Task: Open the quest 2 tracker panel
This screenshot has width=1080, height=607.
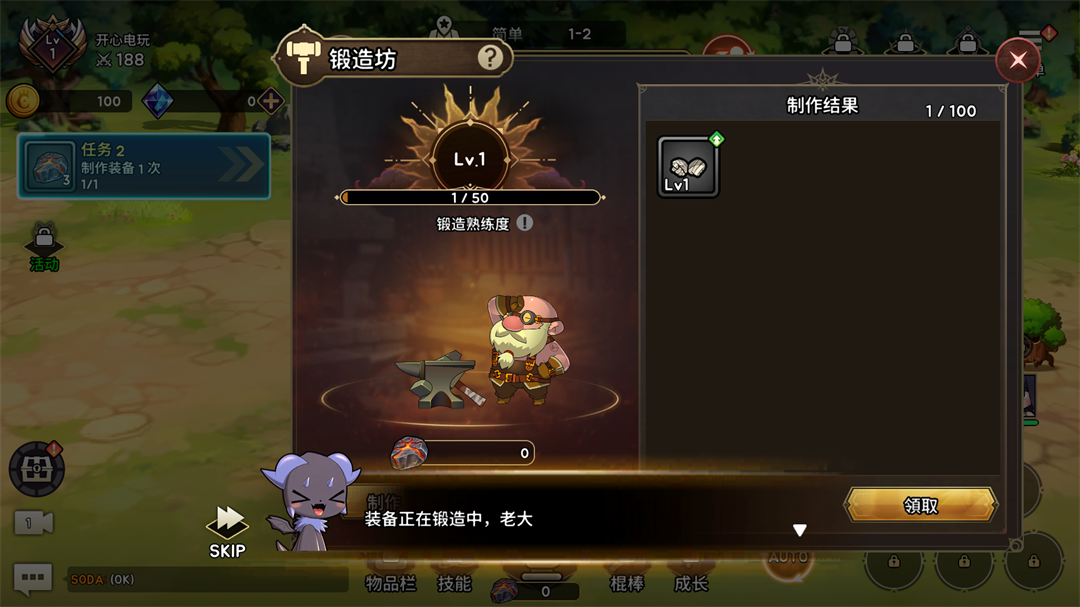Action: click(x=144, y=166)
